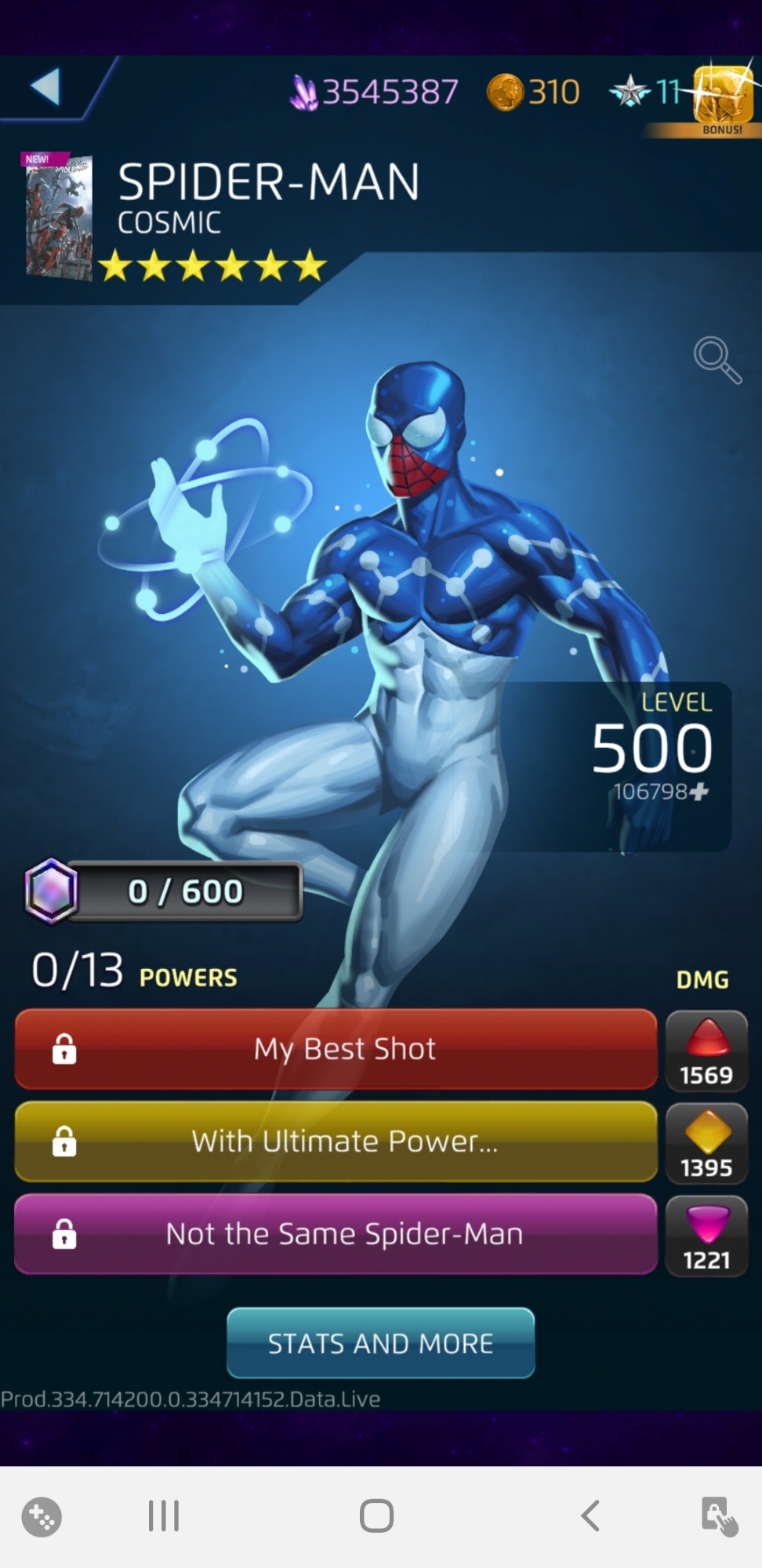Viewport: 762px width, 1568px height.
Task: Select the With Ultimate Power... ability
Action: point(336,1142)
